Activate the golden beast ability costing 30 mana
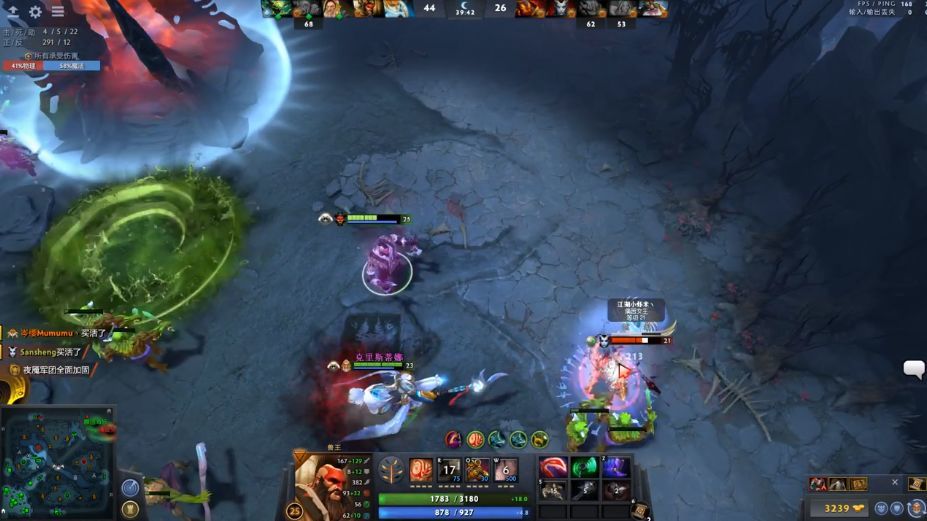Viewport: 927px width, 521px height. [478, 471]
